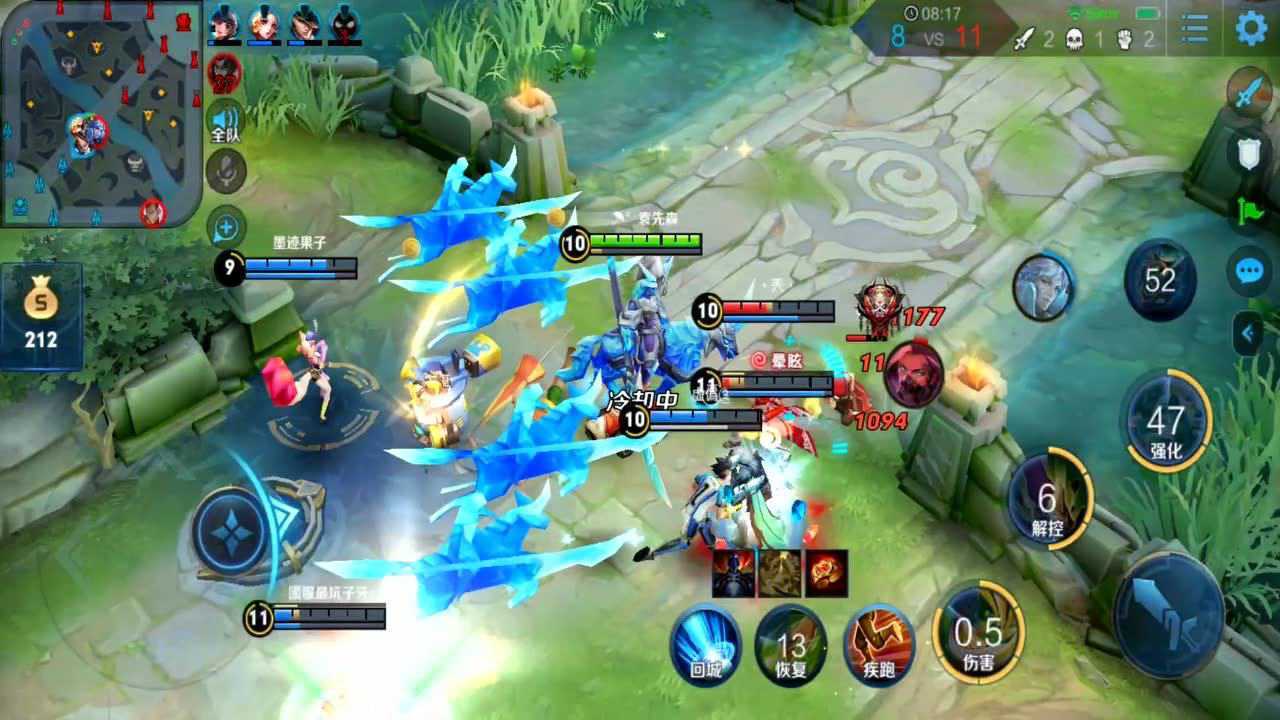Open the quick message plus bubble

click(226, 227)
